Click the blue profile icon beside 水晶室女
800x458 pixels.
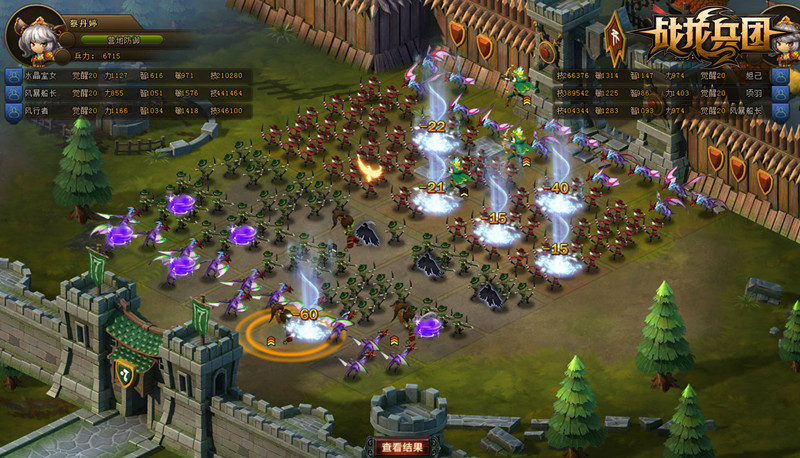point(11,75)
